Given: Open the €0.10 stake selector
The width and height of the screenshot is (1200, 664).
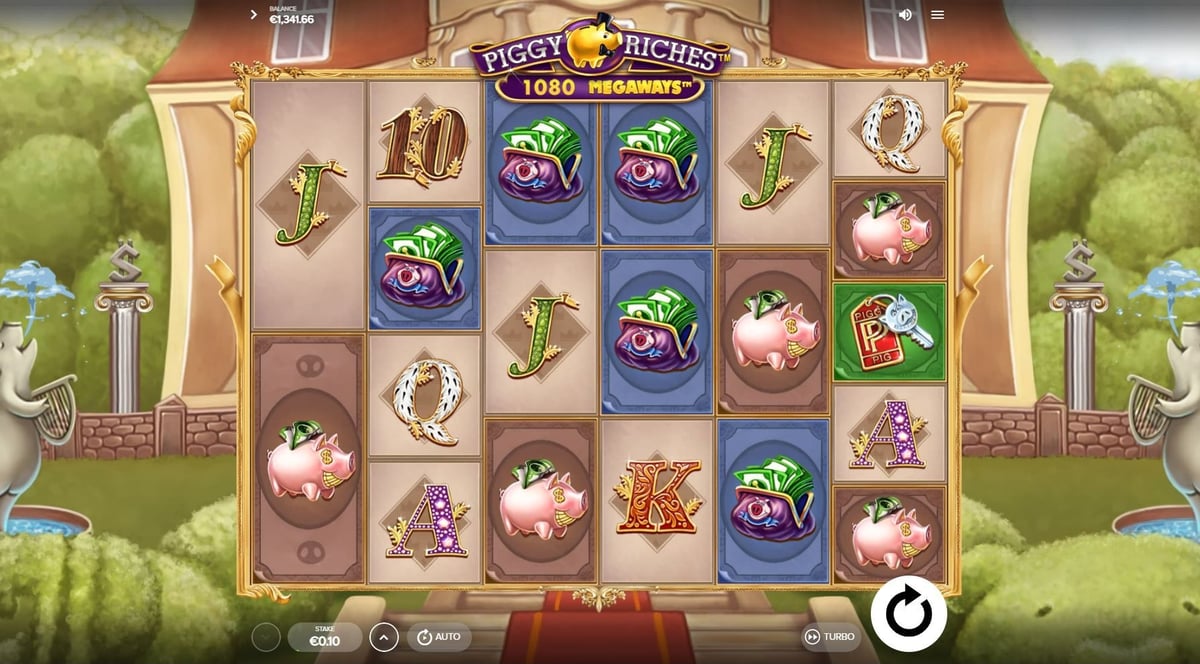Looking at the screenshot, I should tap(325, 637).
